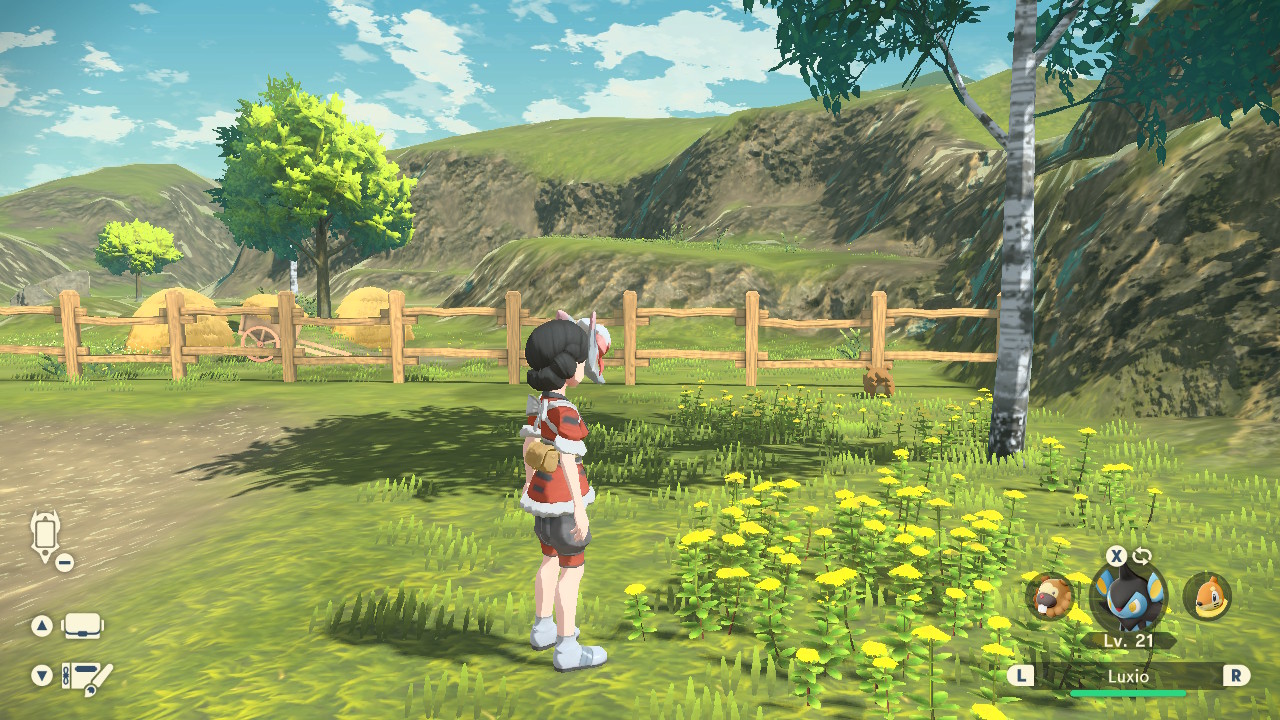Click the green experience bar under Luxio
This screenshot has width=1280, height=720.
pos(1128,692)
